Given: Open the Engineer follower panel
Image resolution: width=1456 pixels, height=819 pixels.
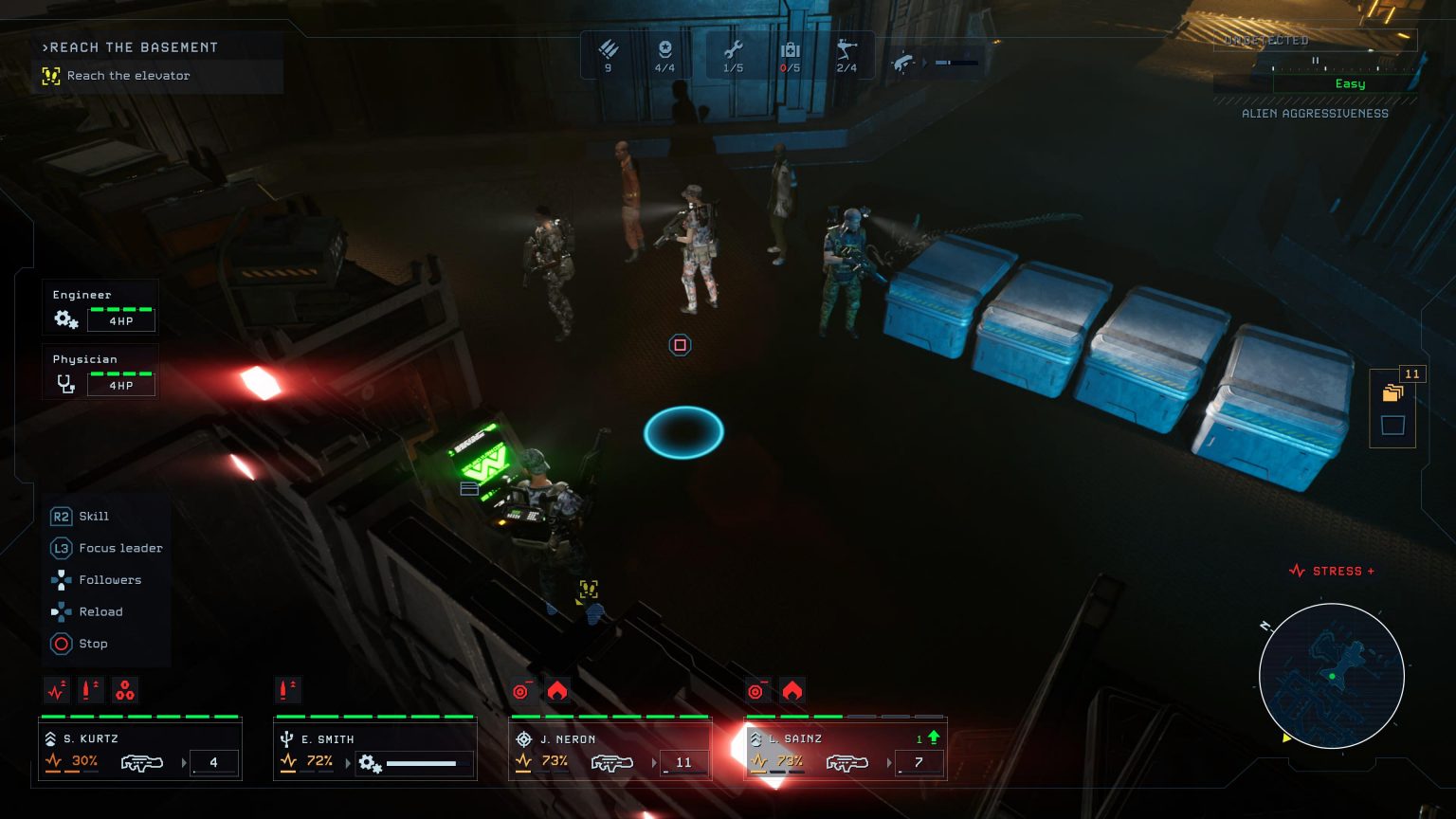Looking at the screenshot, I should [x=100, y=309].
